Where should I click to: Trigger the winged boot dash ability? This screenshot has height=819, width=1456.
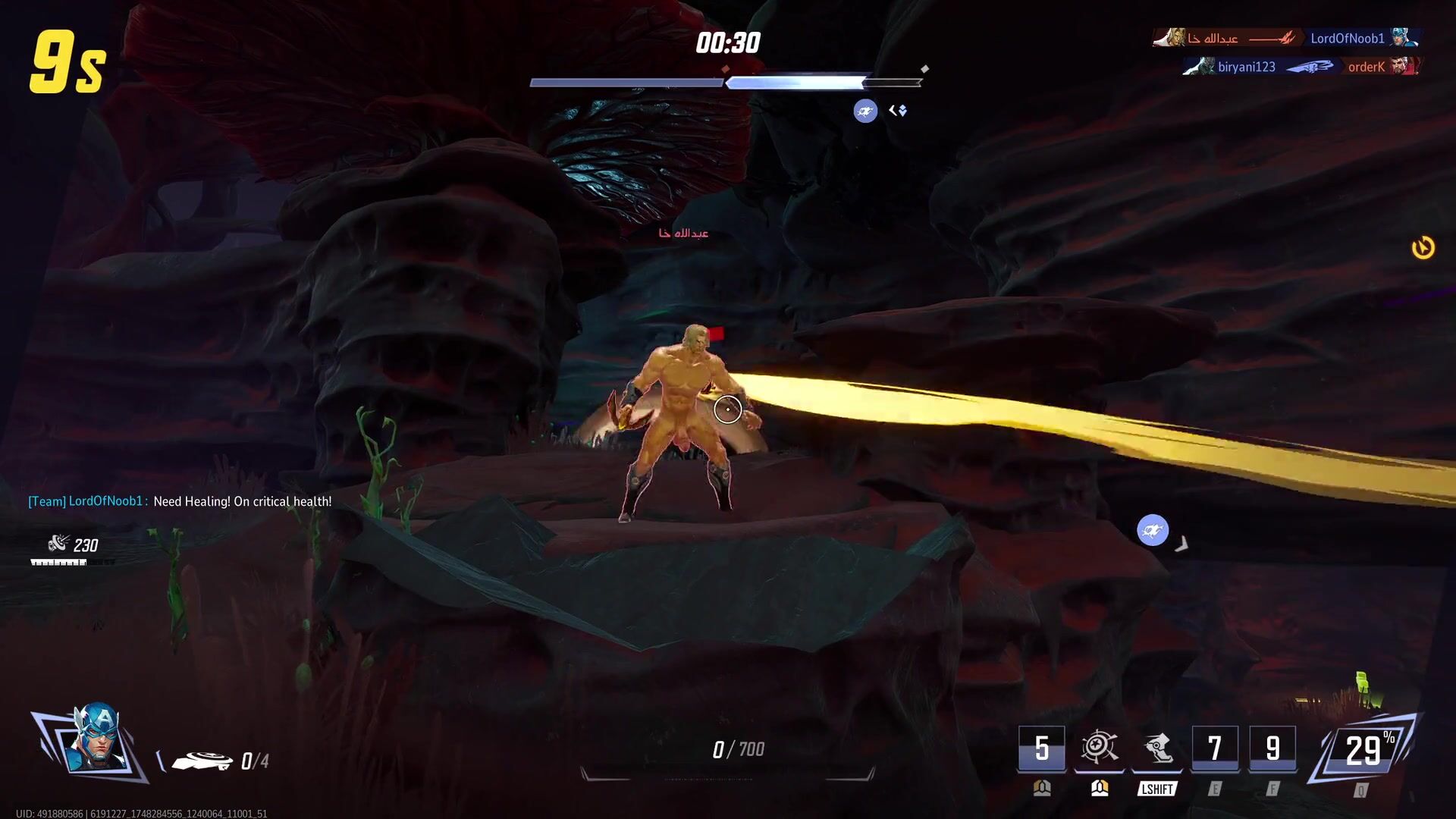(1157, 748)
